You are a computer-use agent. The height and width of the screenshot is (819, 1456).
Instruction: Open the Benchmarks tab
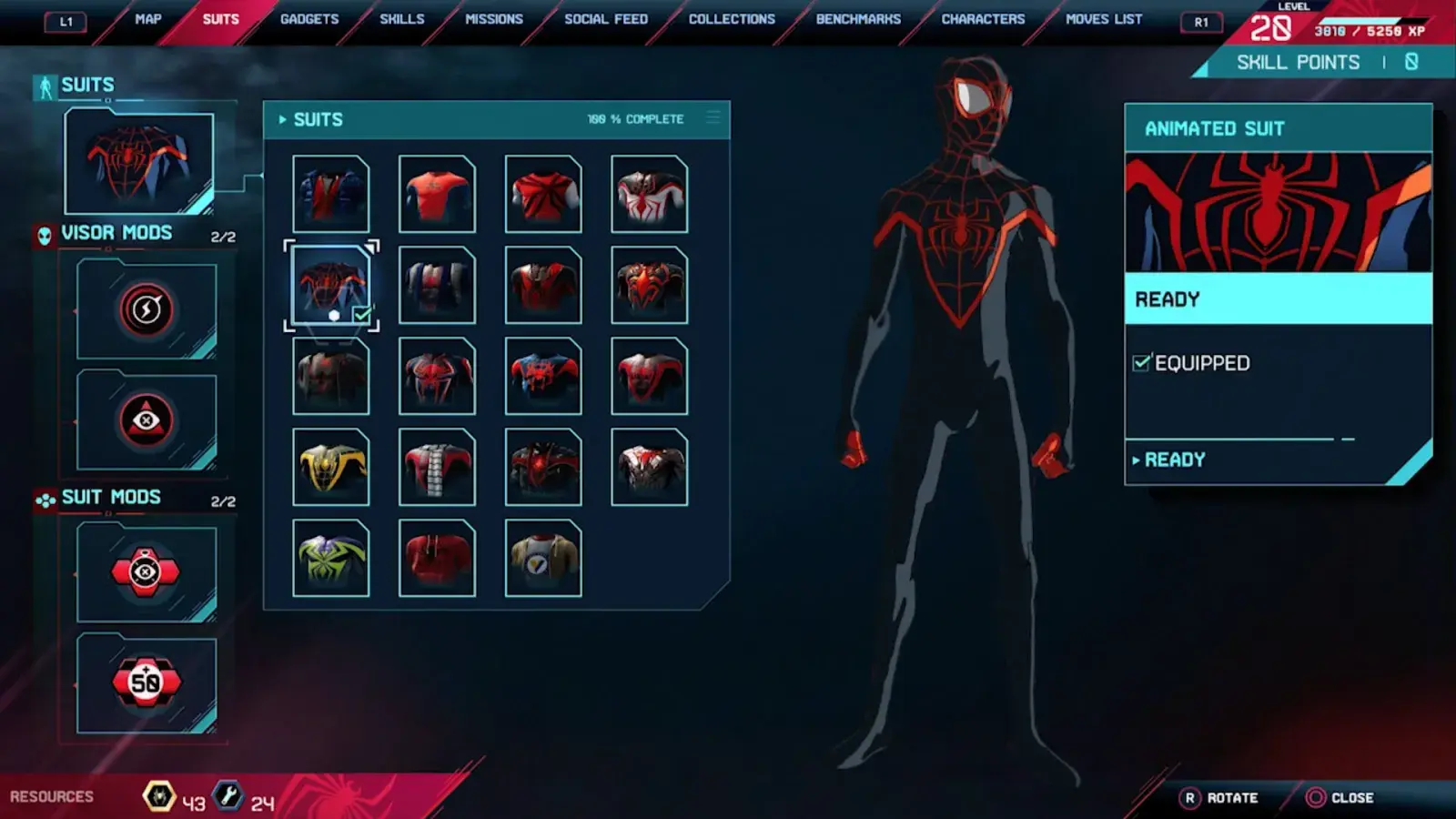pyautogui.click(x=858, y=19)
